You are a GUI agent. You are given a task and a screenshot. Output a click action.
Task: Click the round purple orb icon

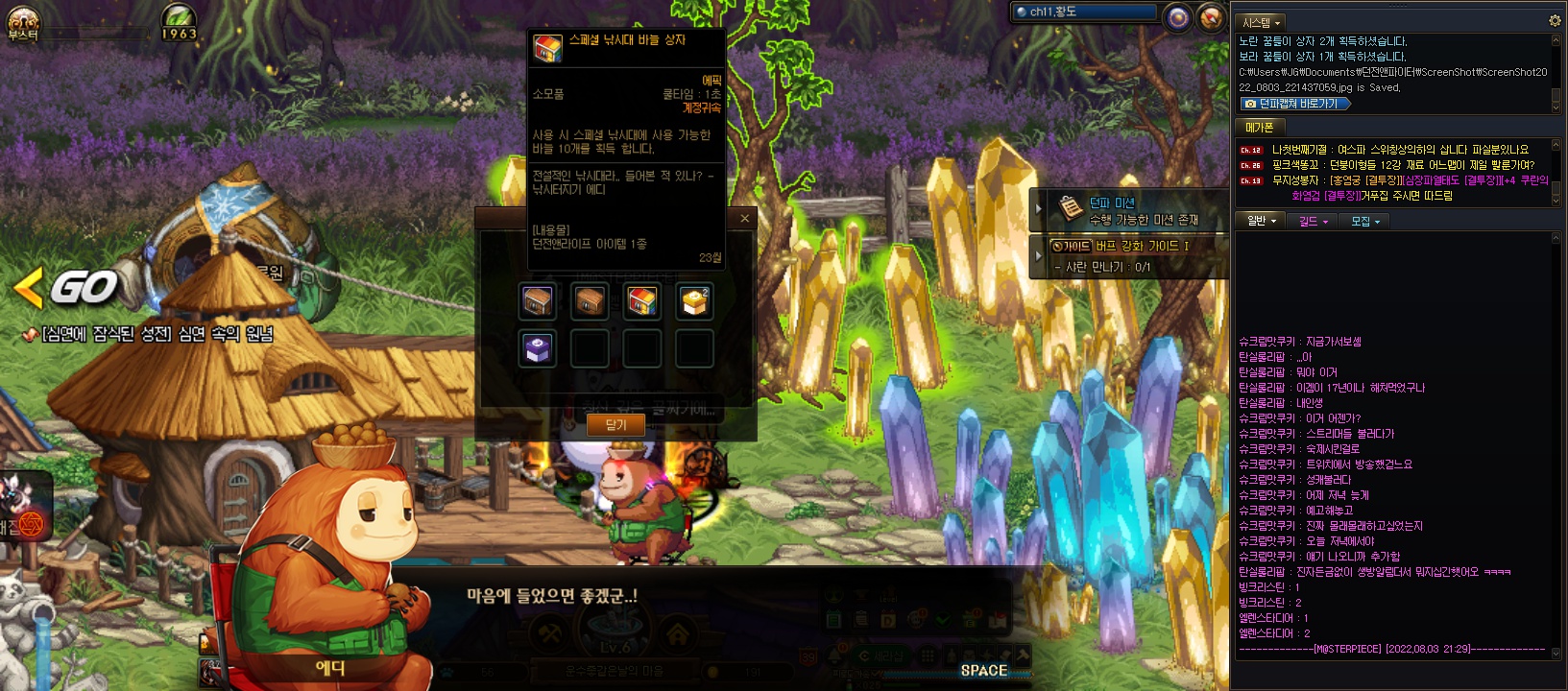(x=1178, y=17)
